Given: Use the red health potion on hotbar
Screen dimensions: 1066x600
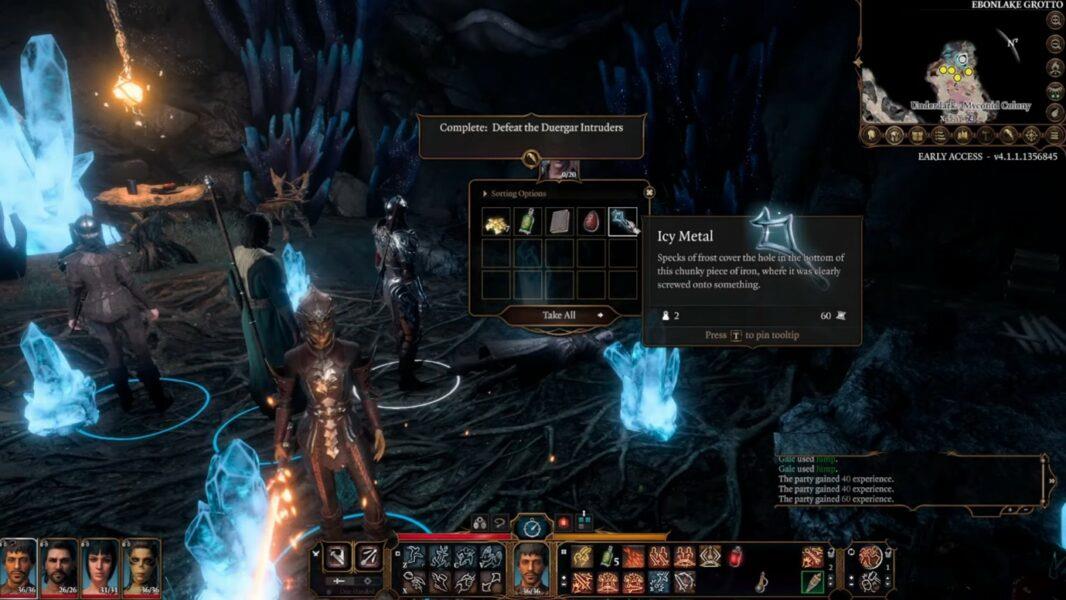Looking at the screenshot, I should pos(735,557).
